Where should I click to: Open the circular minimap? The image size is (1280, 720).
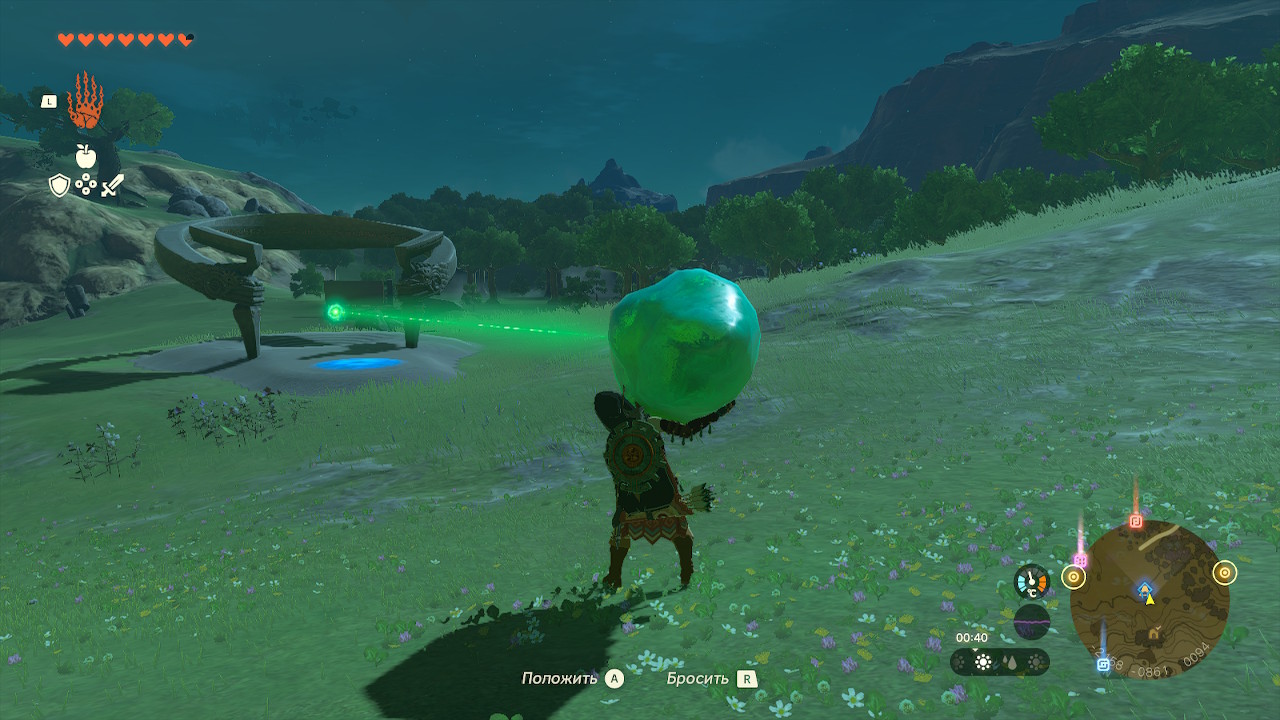(1149, 598)
